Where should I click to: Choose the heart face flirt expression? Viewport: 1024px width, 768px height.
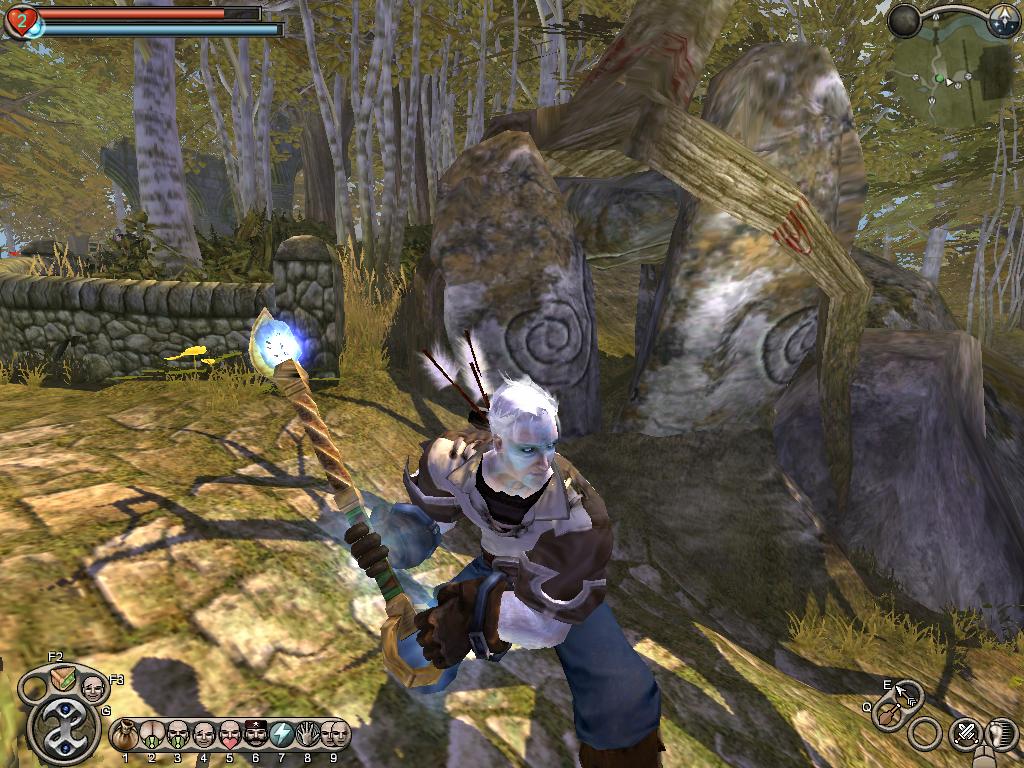pyautogui.click(x=230, y=735)
